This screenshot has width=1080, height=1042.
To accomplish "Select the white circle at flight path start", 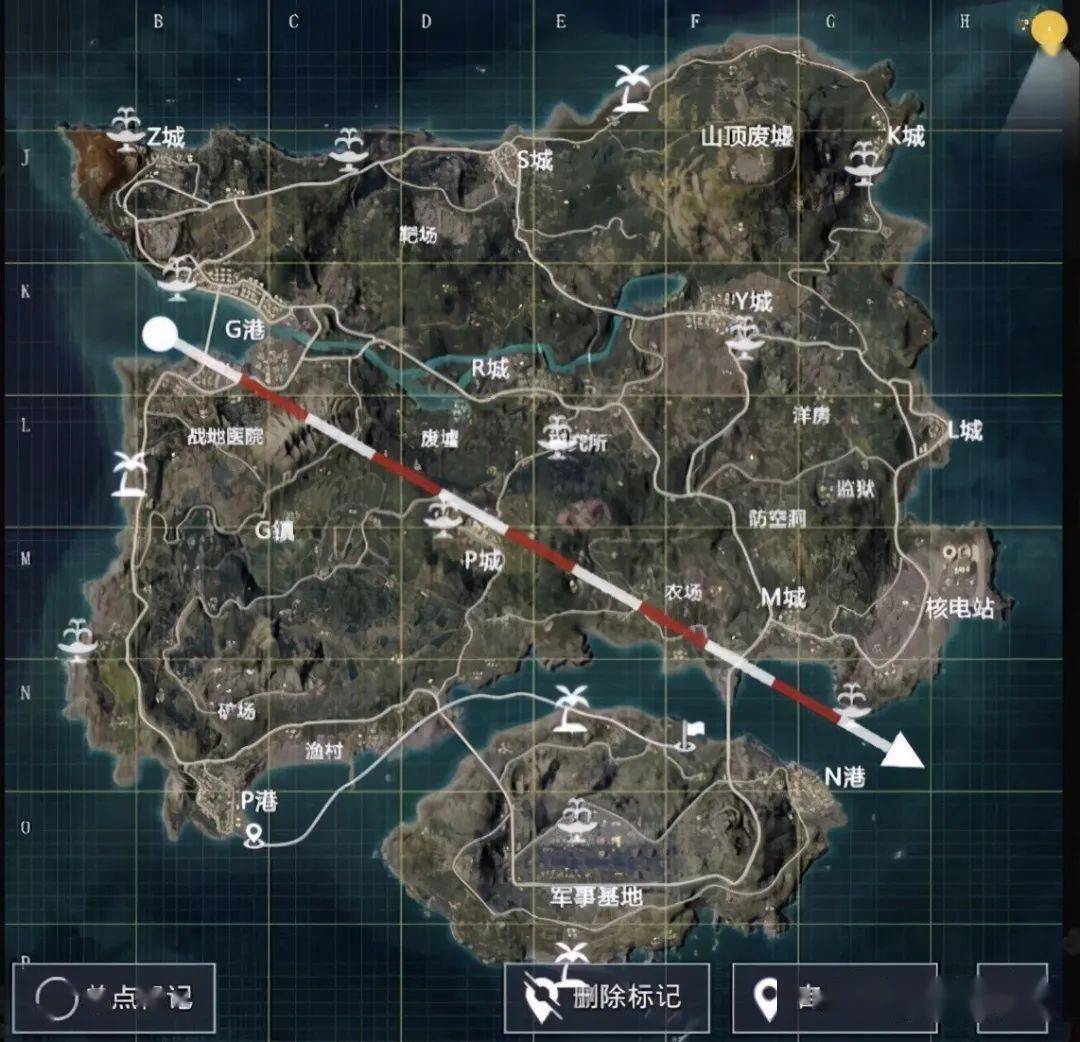I will 159,335.
